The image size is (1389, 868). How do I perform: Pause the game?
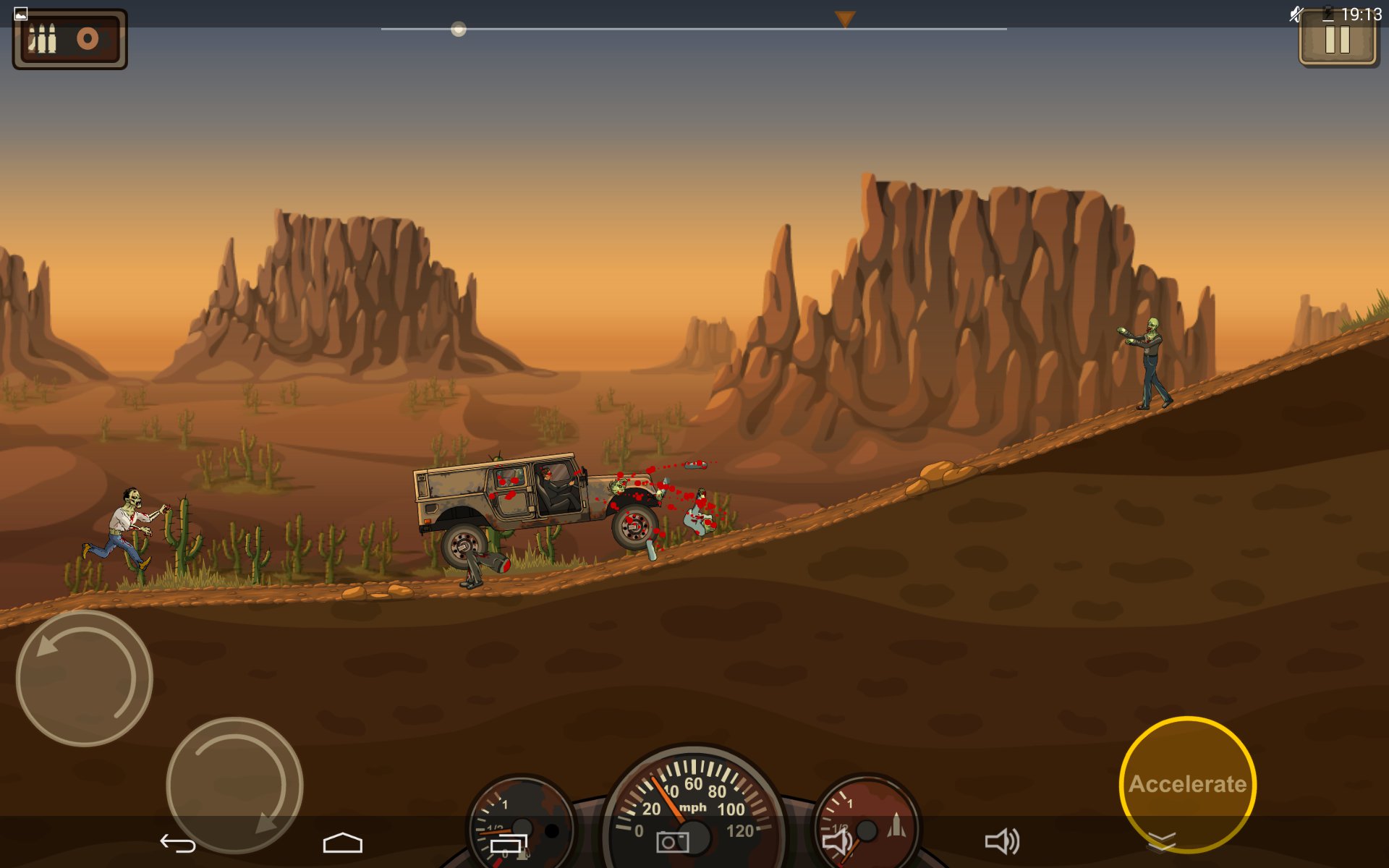pyautogui.click(x=1338, y=41)
